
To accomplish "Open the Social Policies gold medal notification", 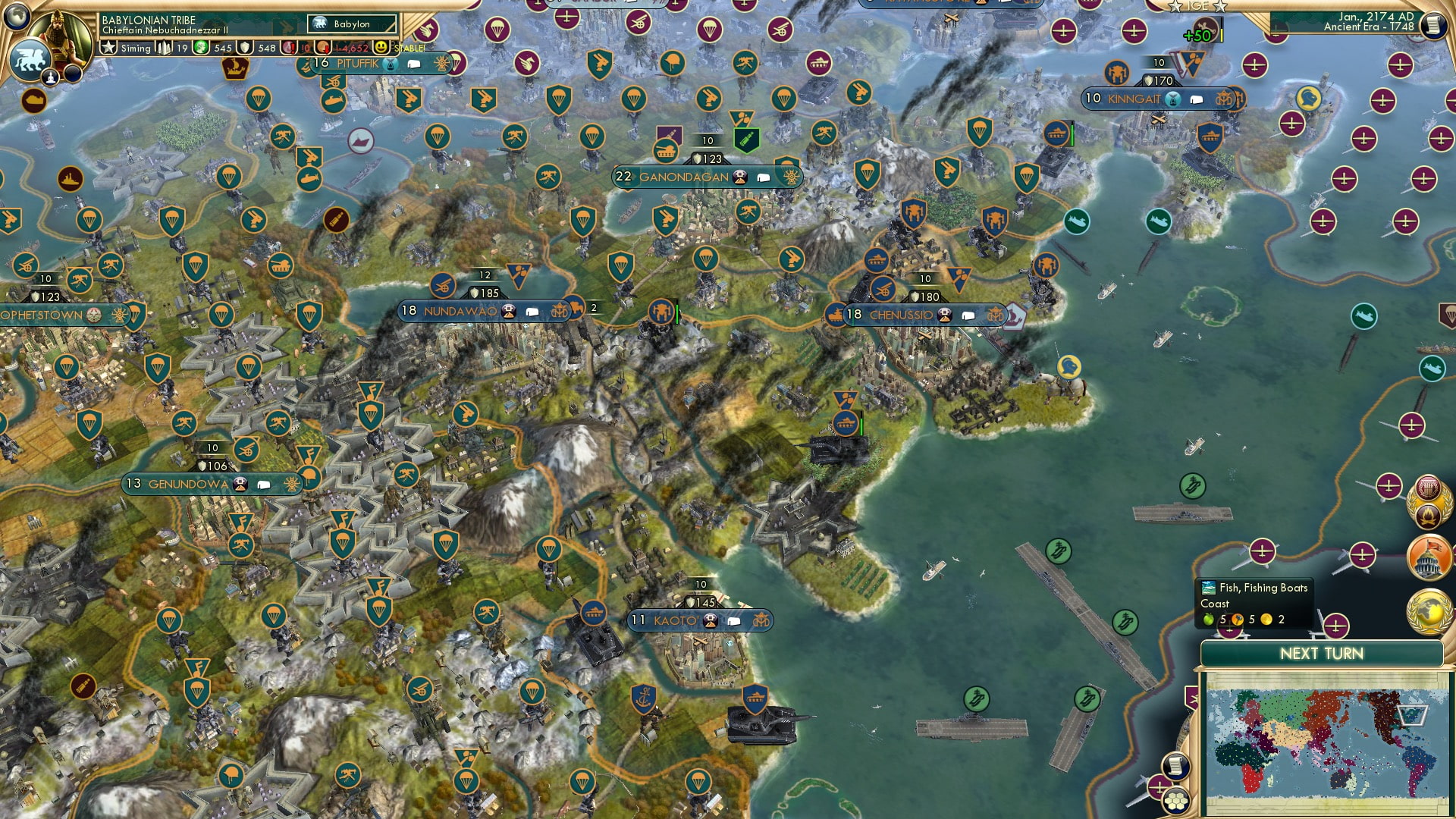I will coord(1429,500).
